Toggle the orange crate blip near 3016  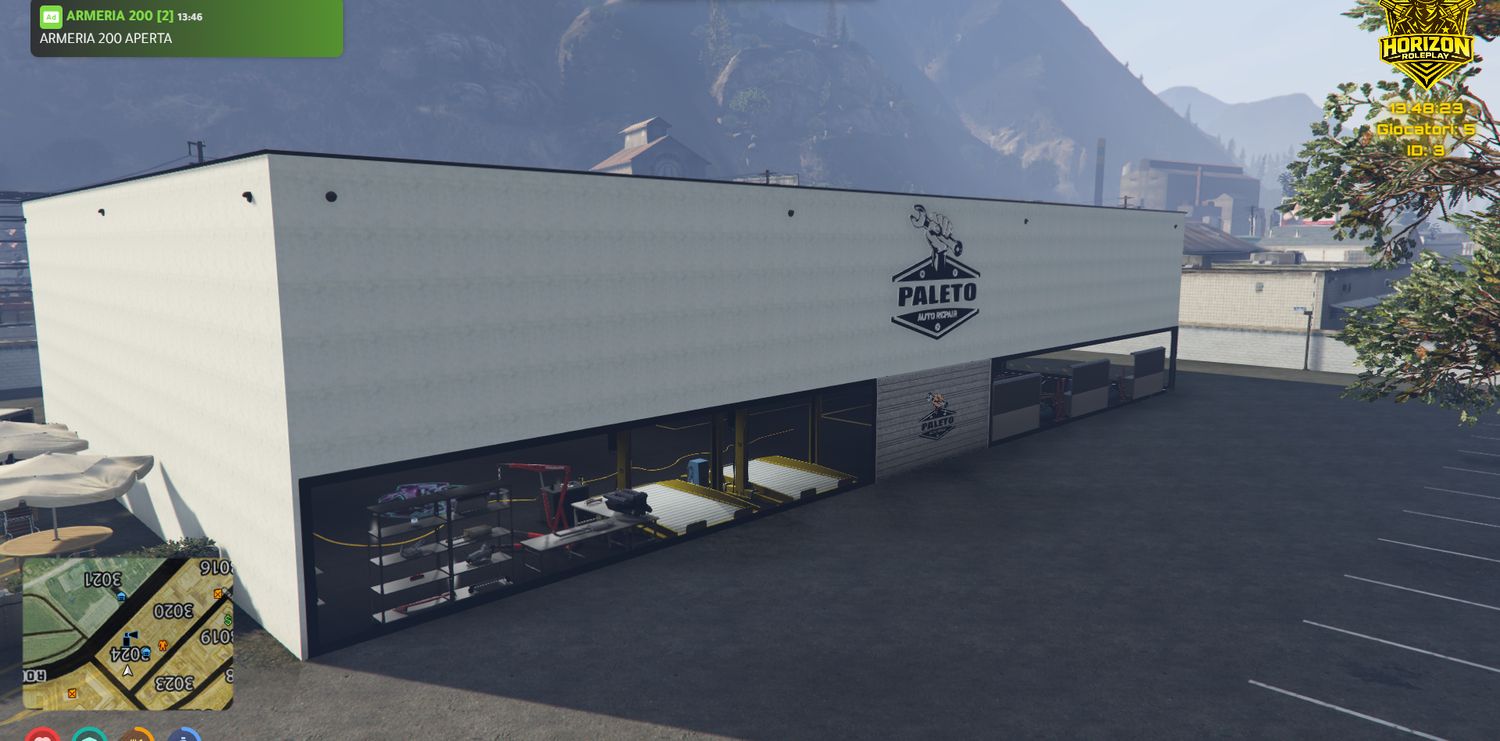point(217,595)
